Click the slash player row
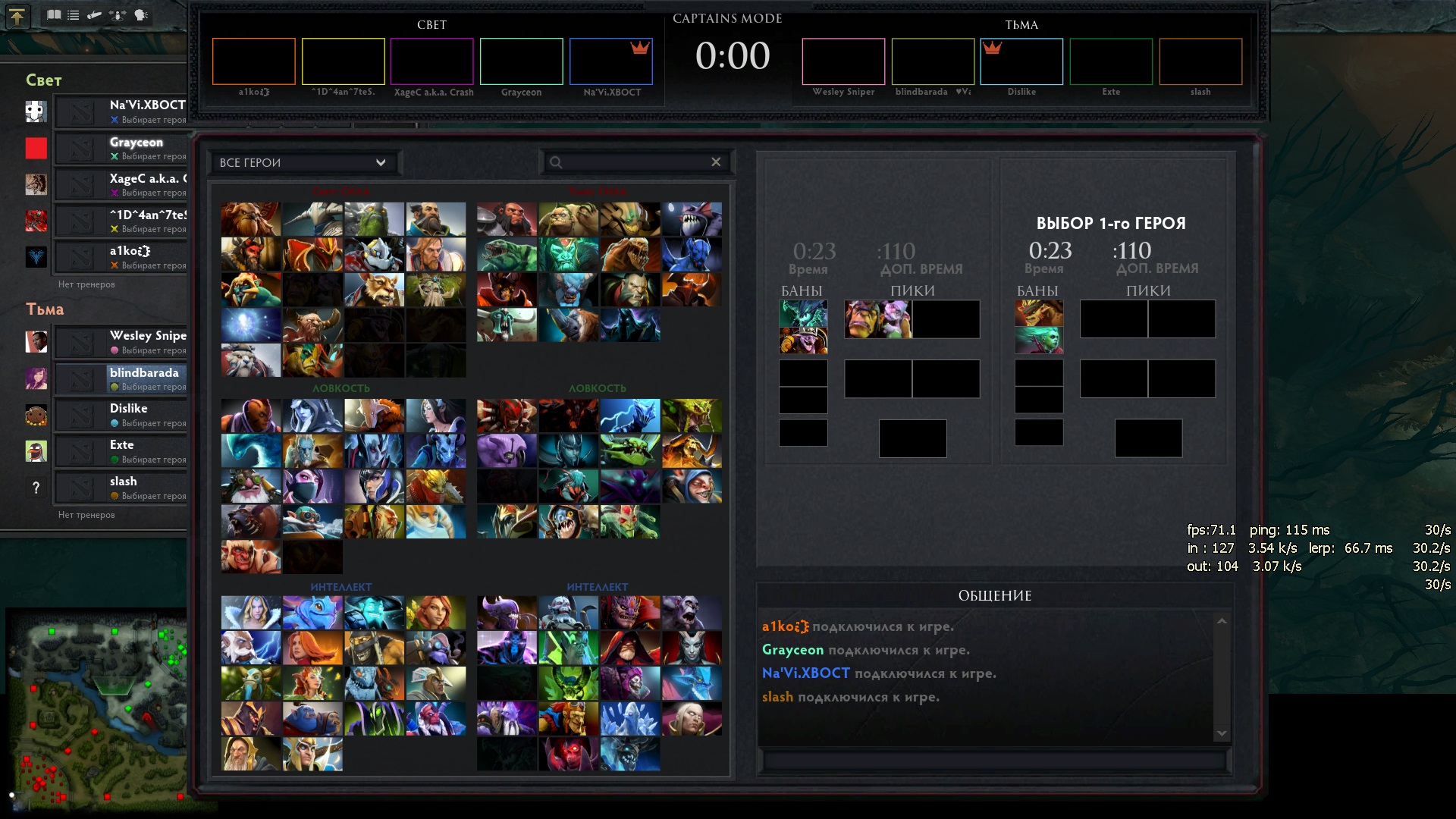The width and height of the screenshot is (1456, 819). click(x=121, y=488)
